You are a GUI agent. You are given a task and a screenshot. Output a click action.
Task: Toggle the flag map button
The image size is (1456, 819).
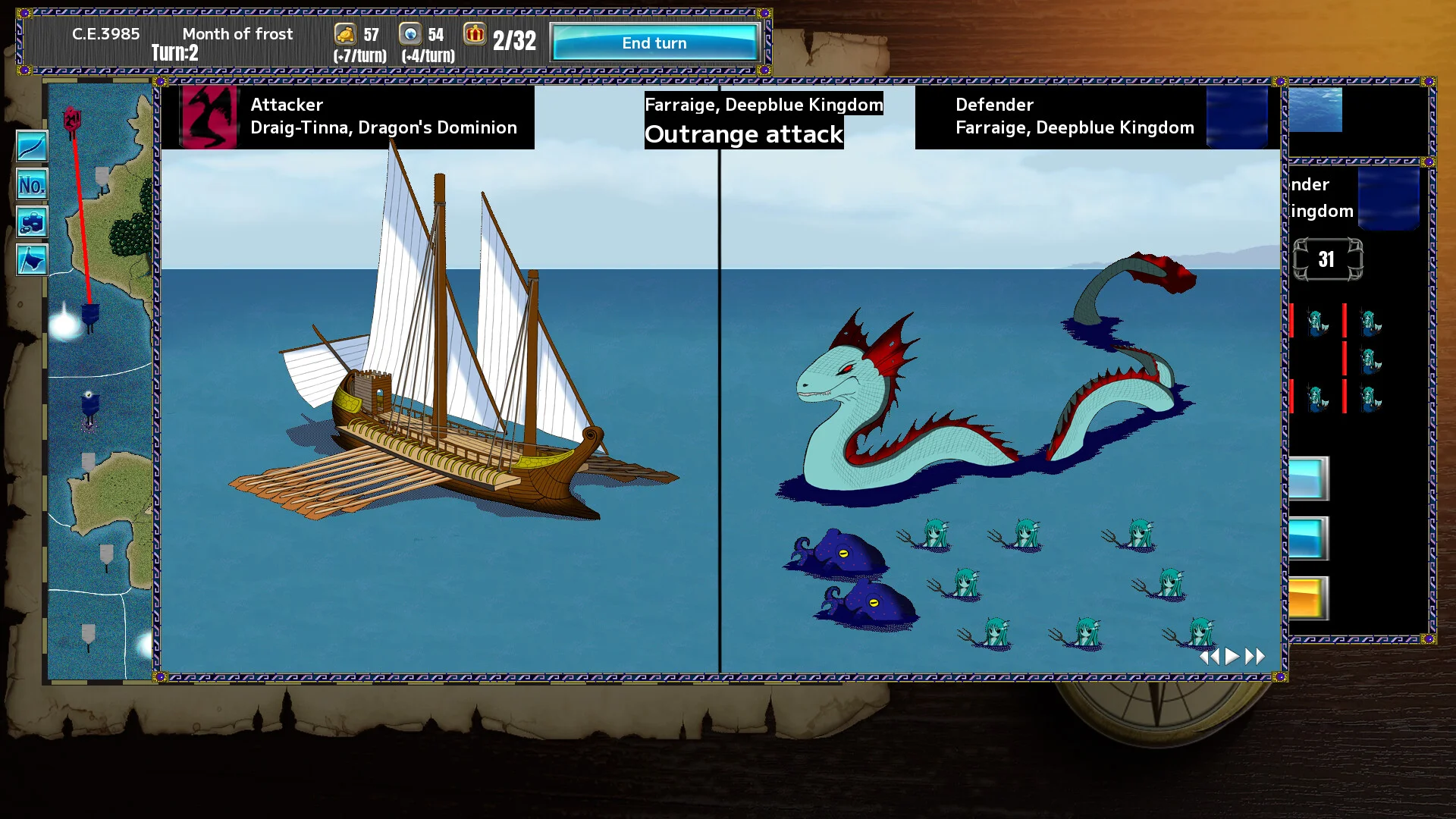coord(32,260)
